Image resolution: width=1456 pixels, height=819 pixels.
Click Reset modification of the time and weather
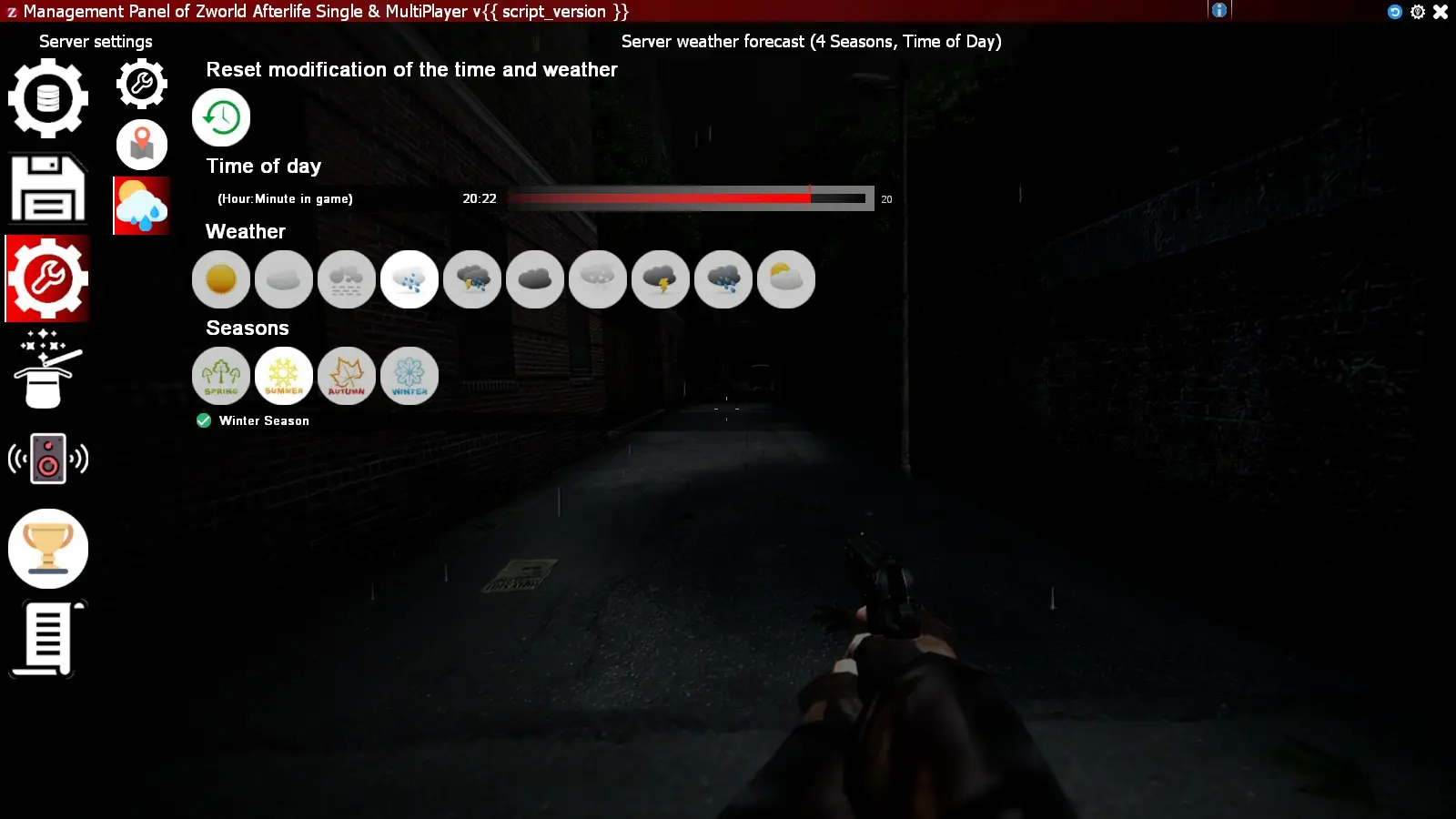[221, 116]
